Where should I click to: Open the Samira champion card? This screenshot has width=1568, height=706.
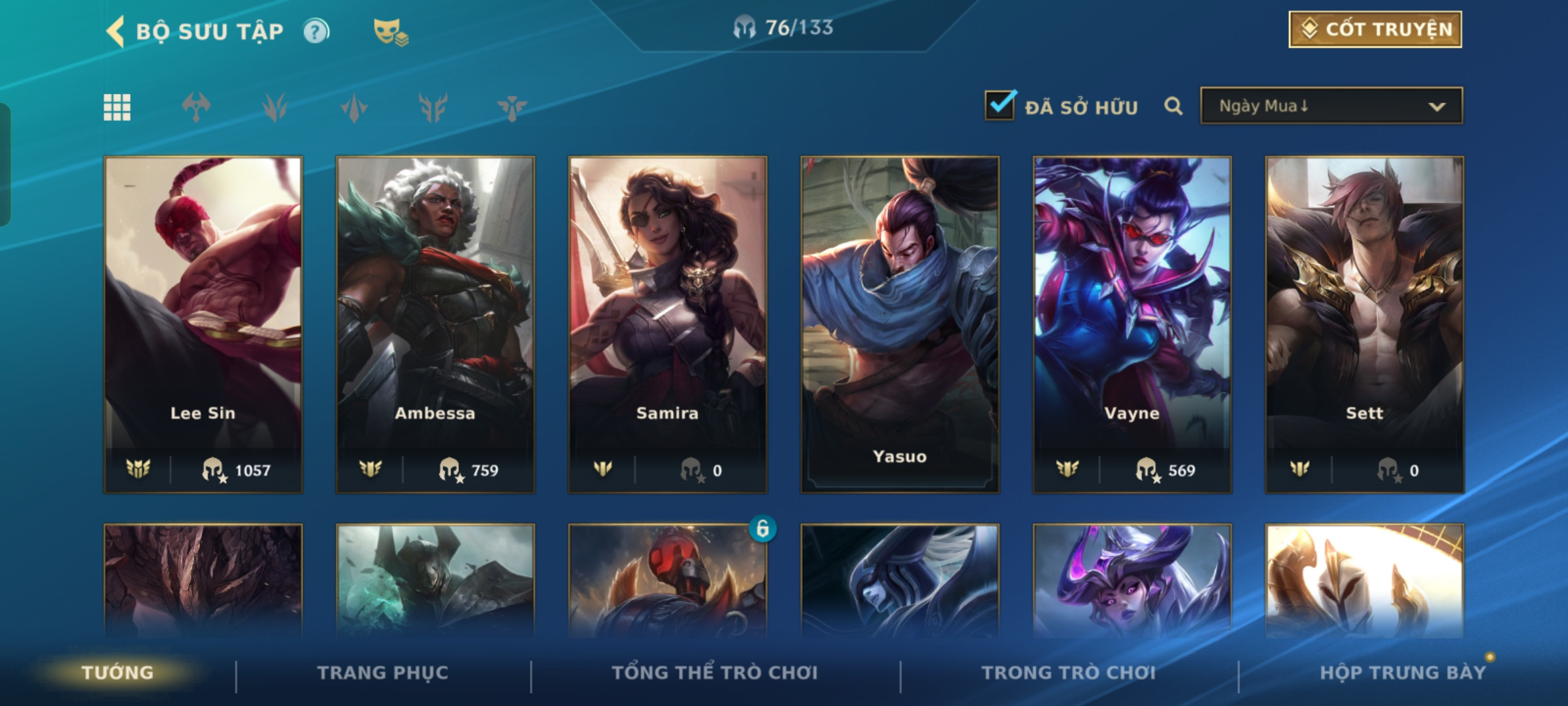pos(668,324)
